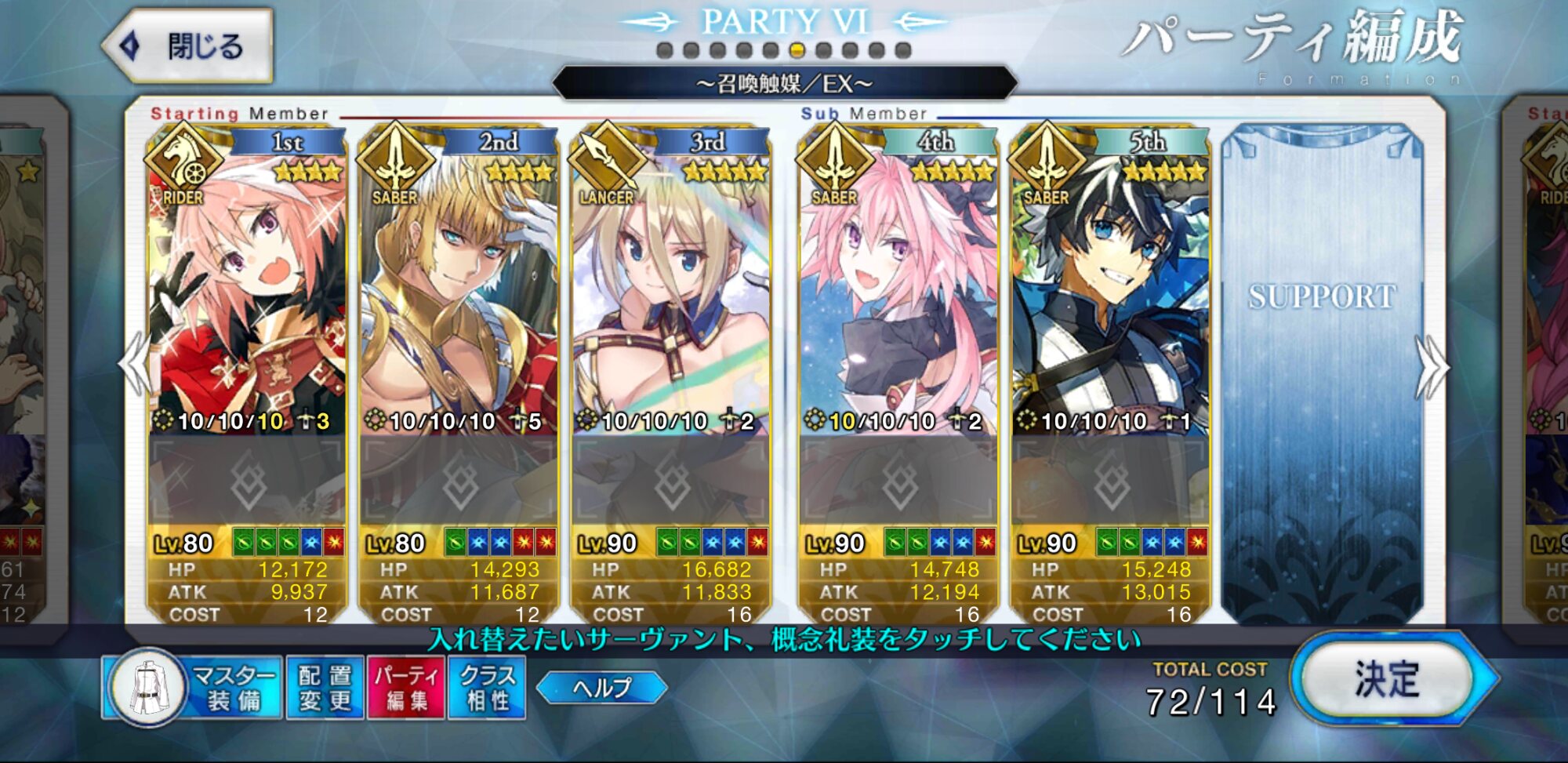Open the ヘルプ help button
This screenshot has height=763, width=1568.
tap(602, 688)
